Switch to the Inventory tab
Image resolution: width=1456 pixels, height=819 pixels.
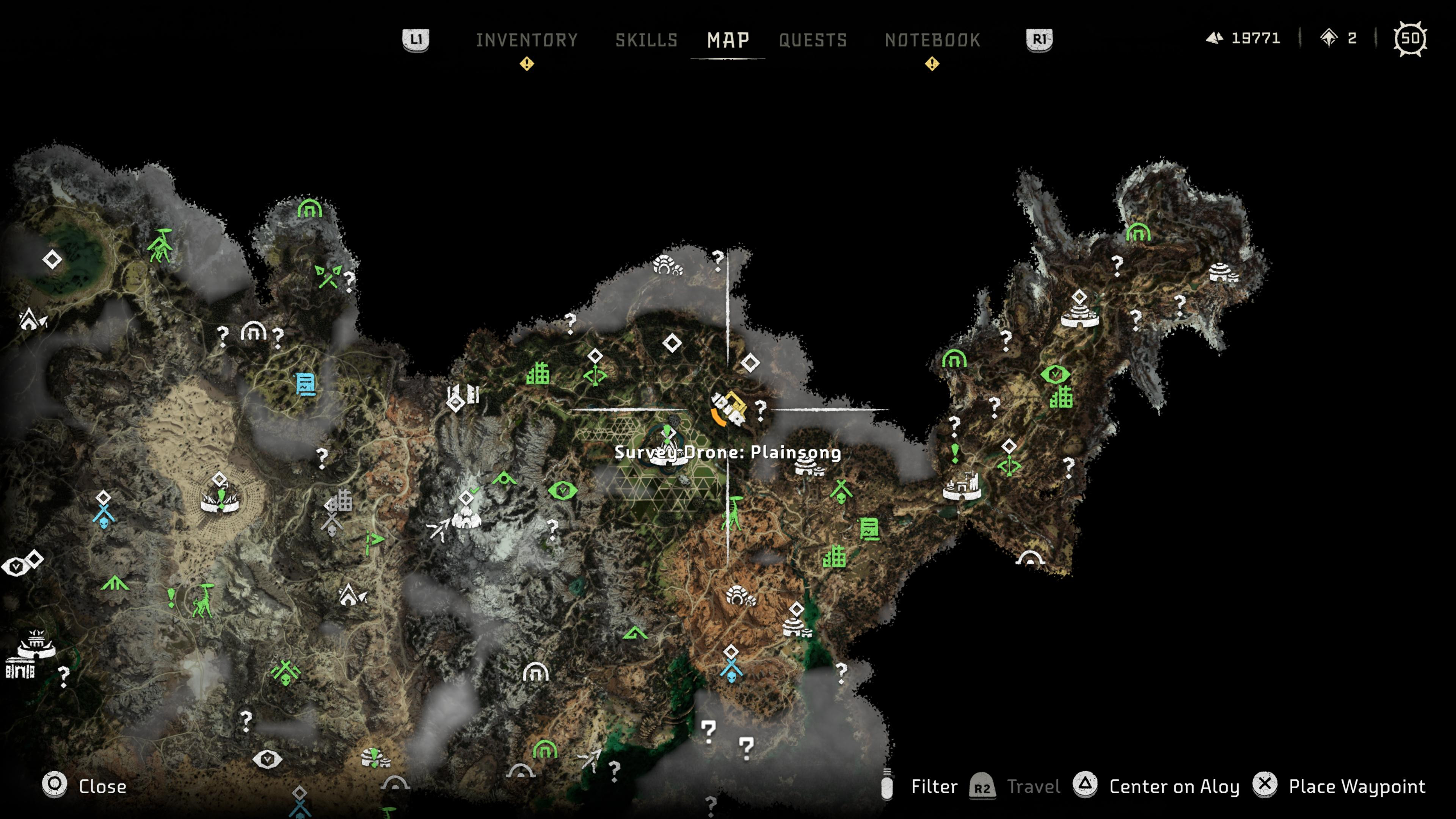[526, 40]
